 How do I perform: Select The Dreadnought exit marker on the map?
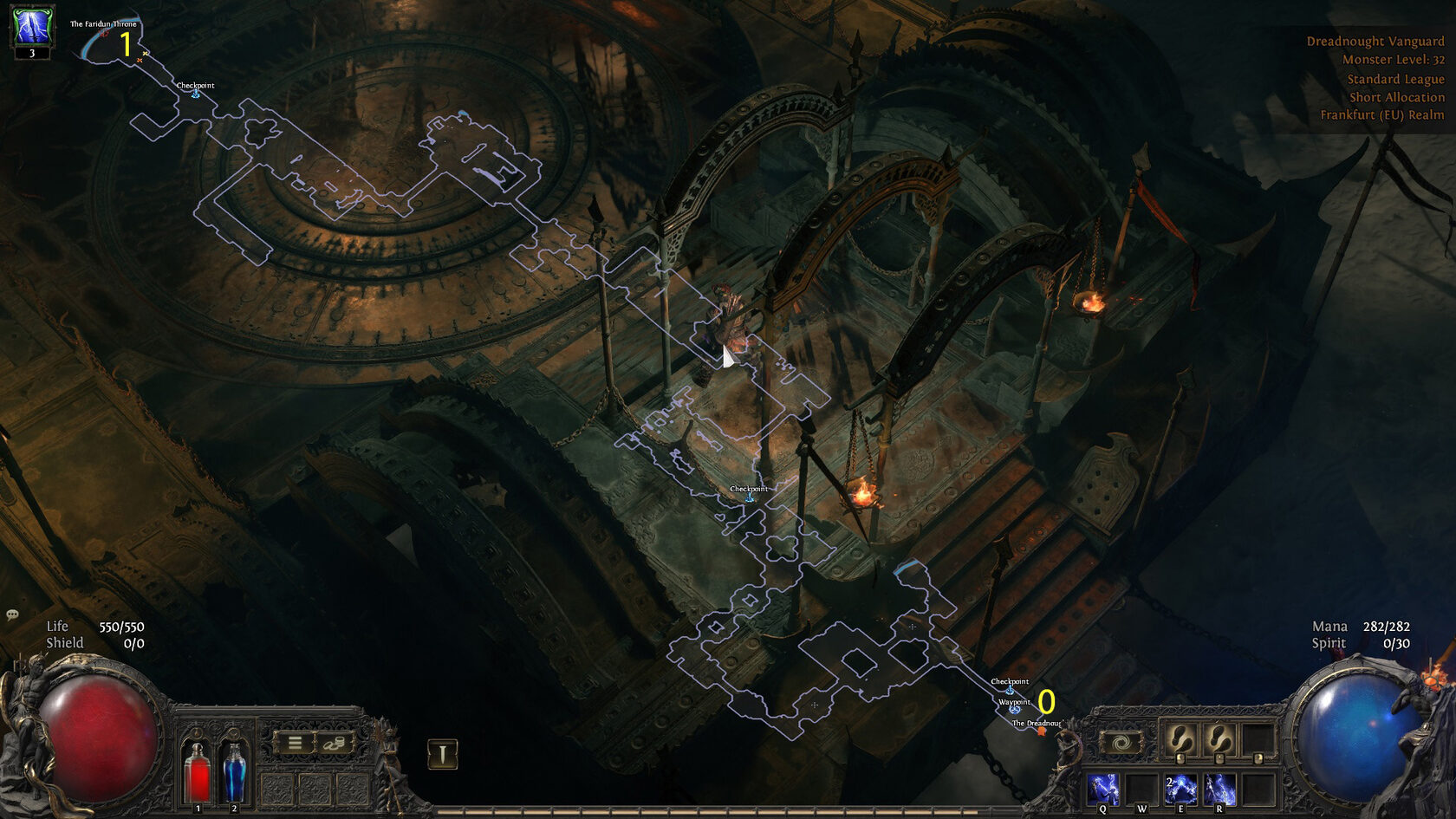(x=1041, y=731)
